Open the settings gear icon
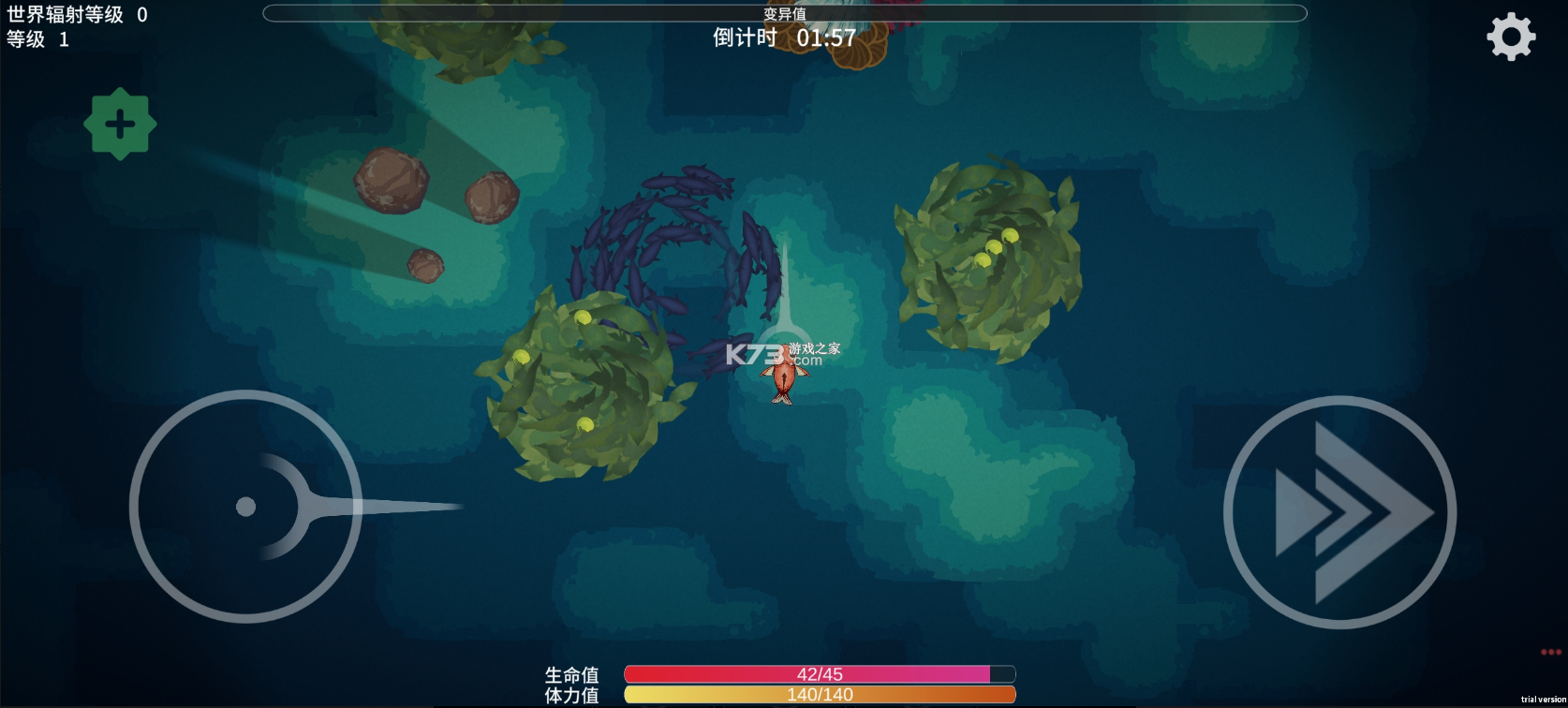This screenshot has height=708, width=1568. tap(1512, 36)
